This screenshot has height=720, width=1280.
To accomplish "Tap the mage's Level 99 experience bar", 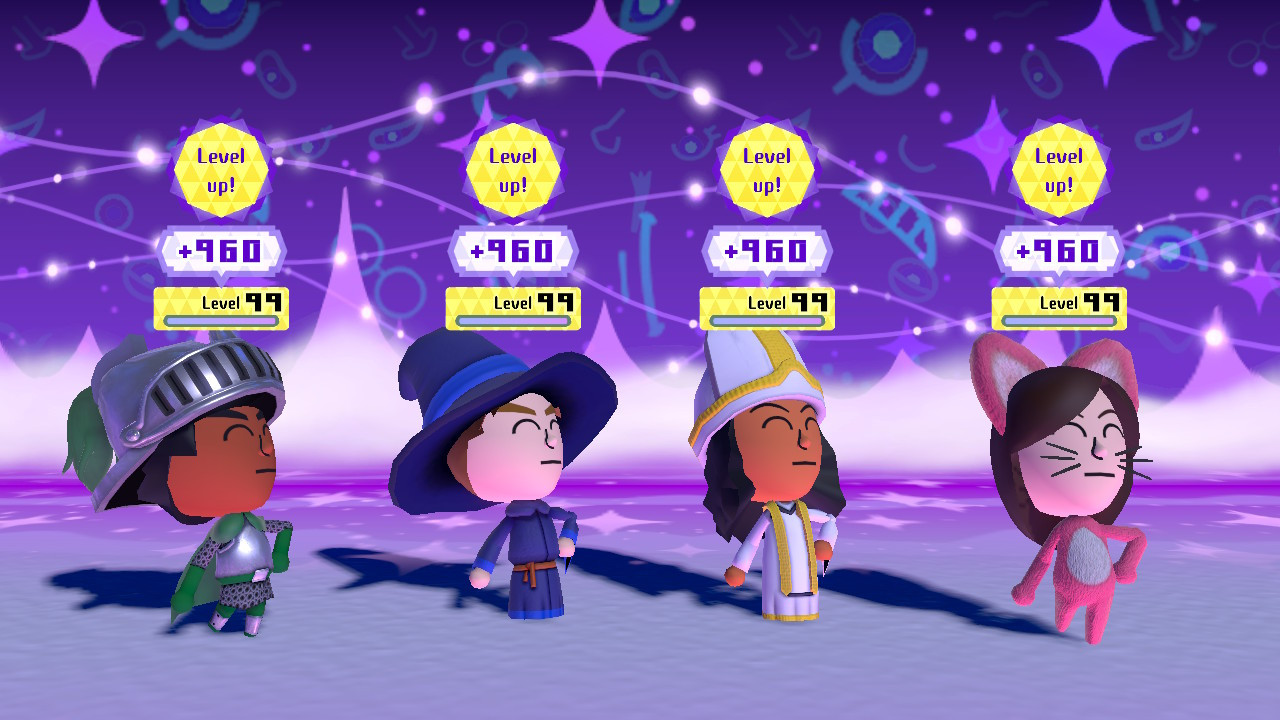I will point(513,307).
